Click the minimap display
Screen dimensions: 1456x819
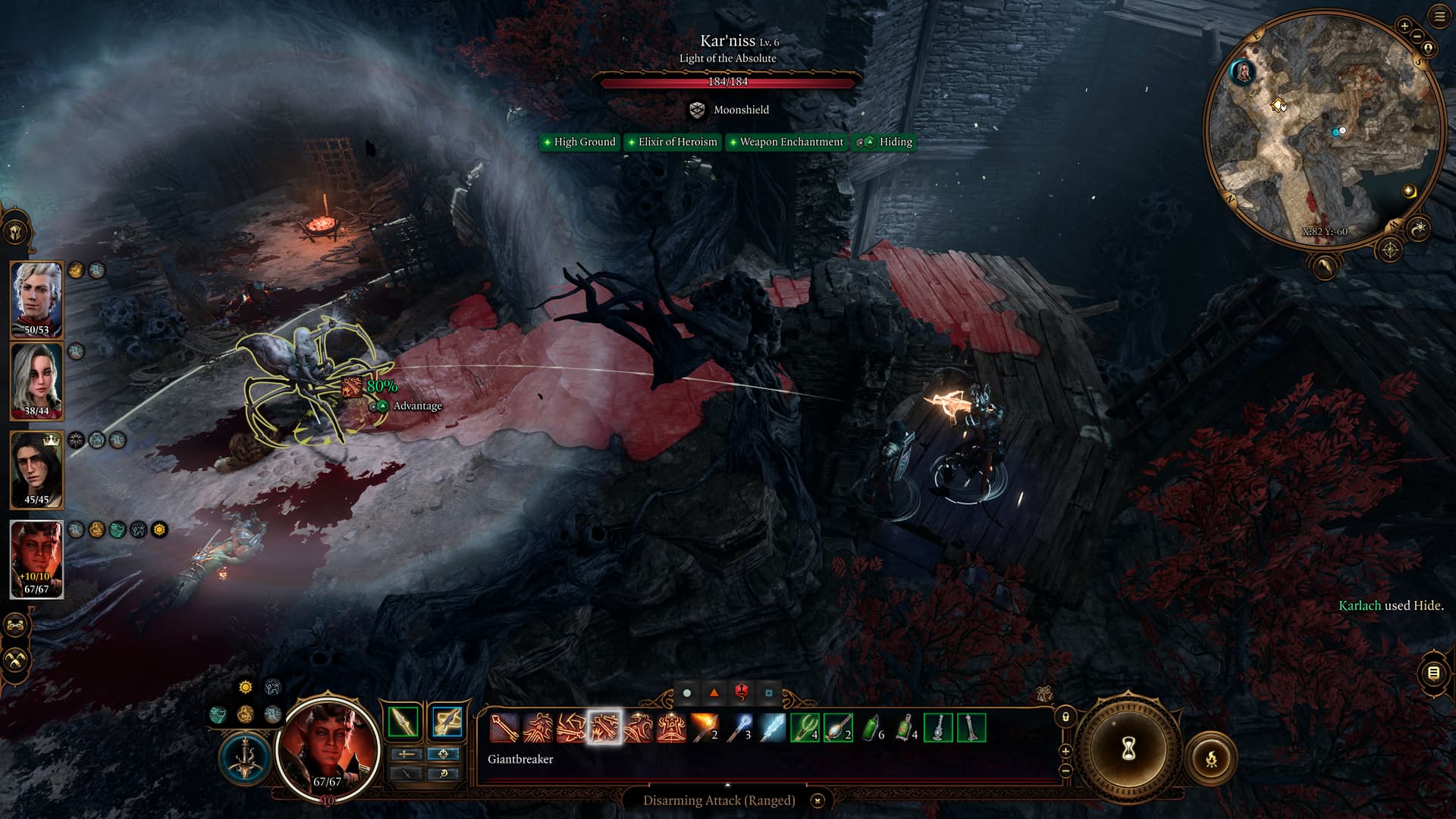pos(1323,129)
